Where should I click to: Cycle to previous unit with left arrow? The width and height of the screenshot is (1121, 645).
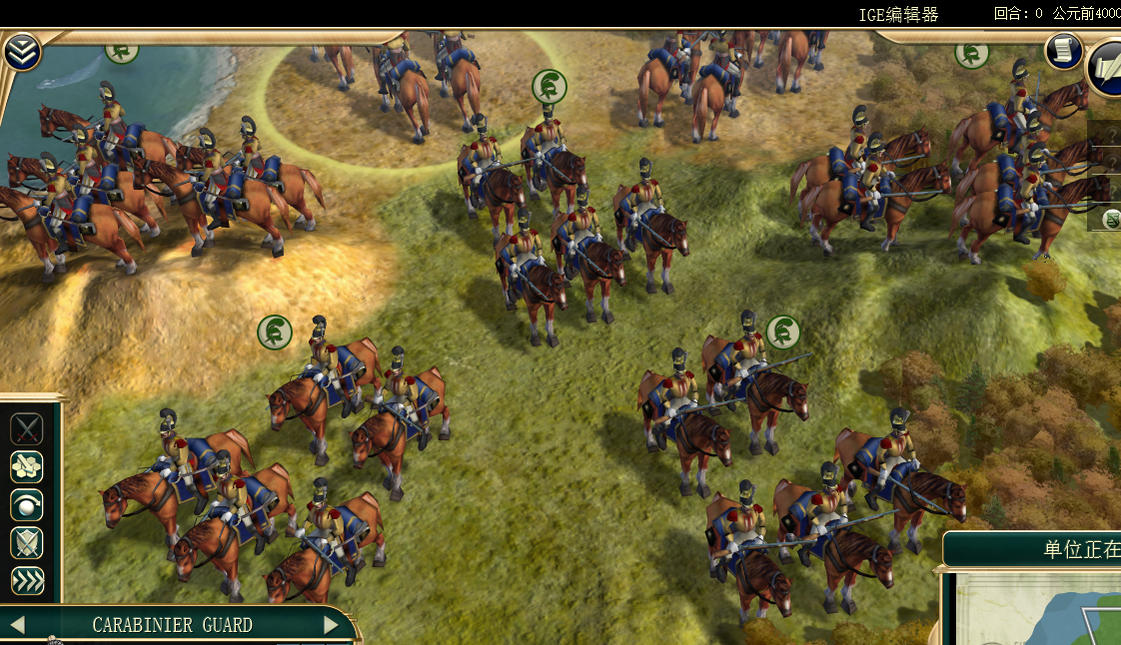pos(17,625)
